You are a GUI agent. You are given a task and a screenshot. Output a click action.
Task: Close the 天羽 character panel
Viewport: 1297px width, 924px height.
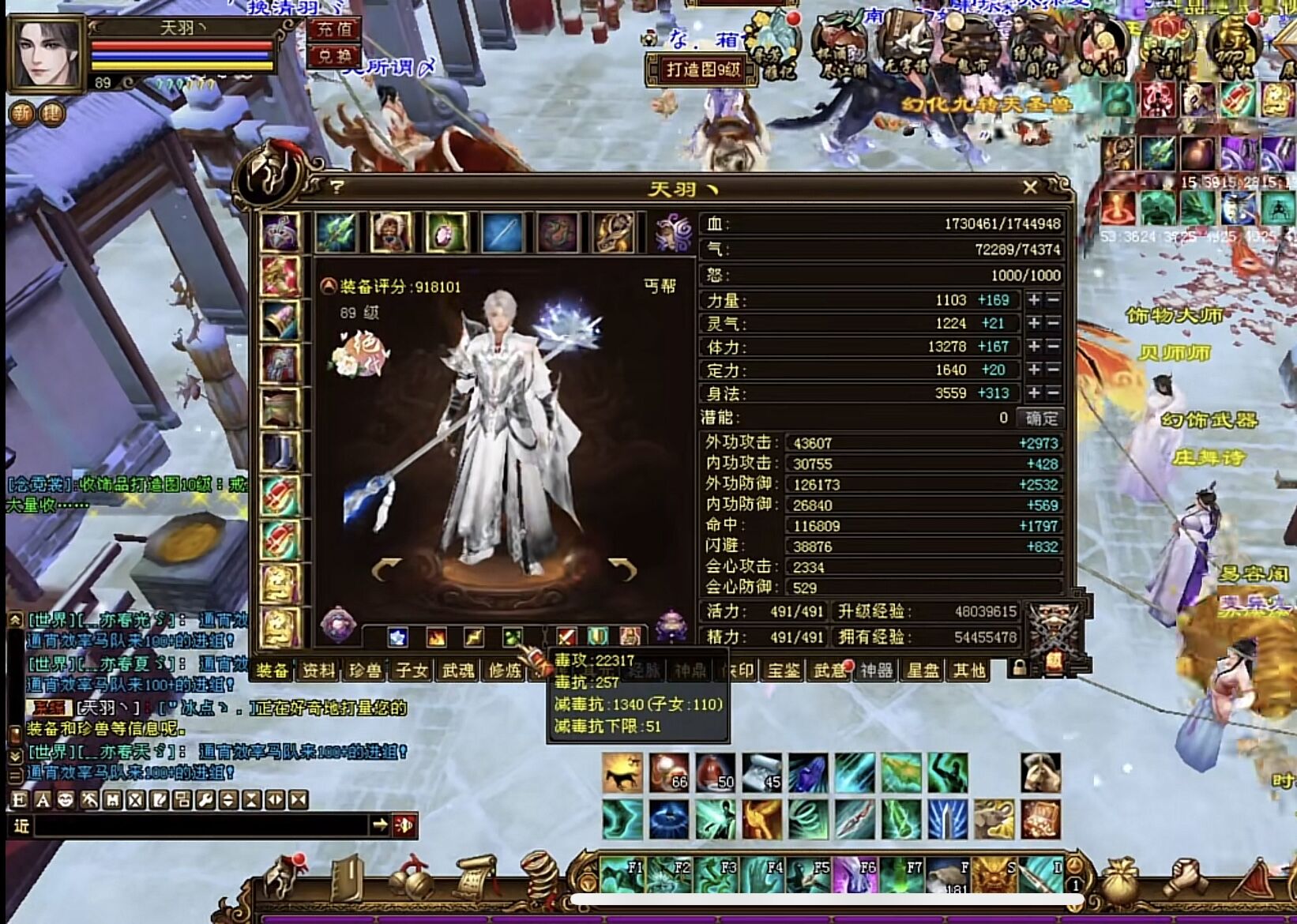pos(1029,187)
